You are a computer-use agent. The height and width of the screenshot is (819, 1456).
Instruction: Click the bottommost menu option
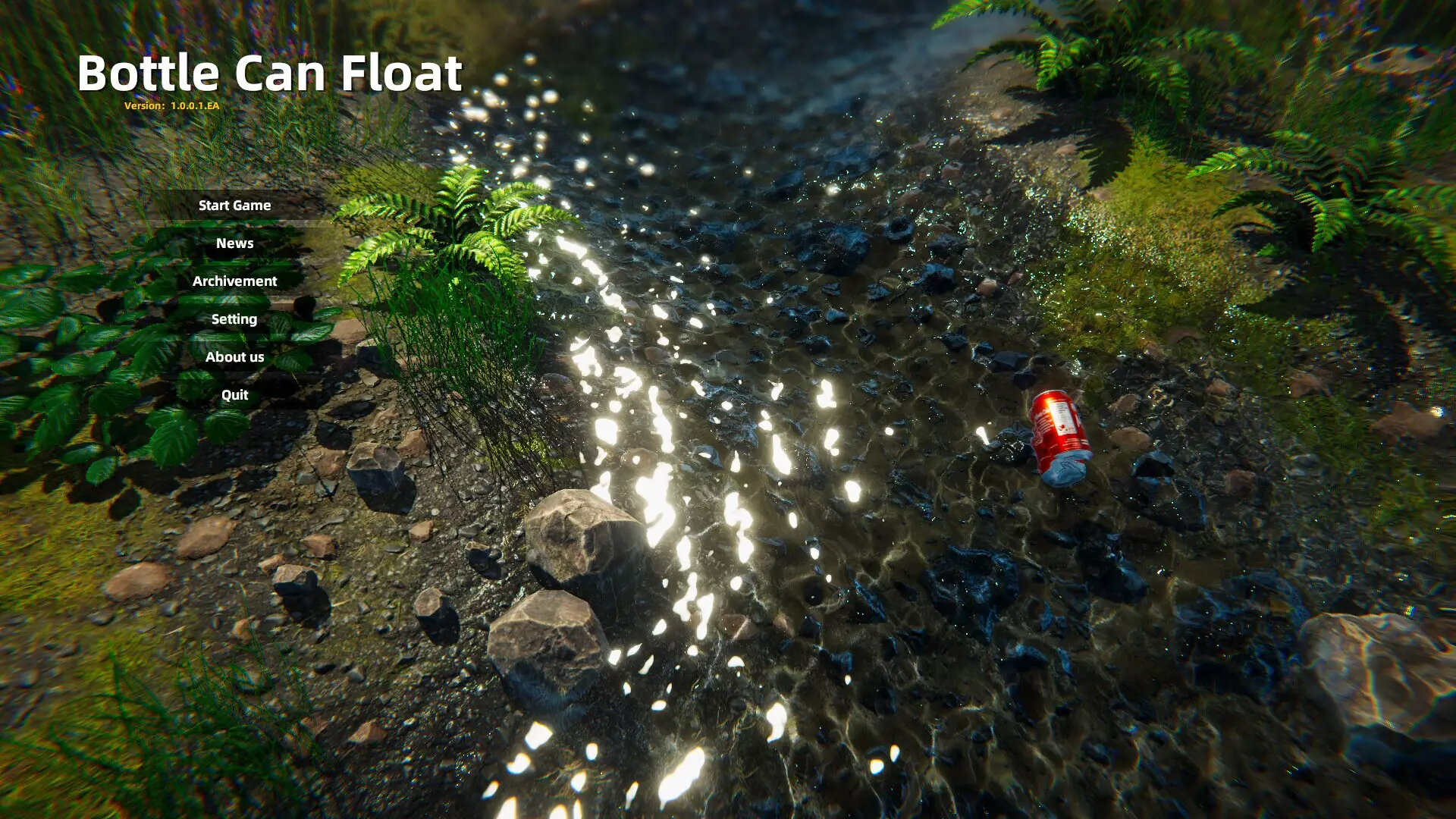[234, 394]
